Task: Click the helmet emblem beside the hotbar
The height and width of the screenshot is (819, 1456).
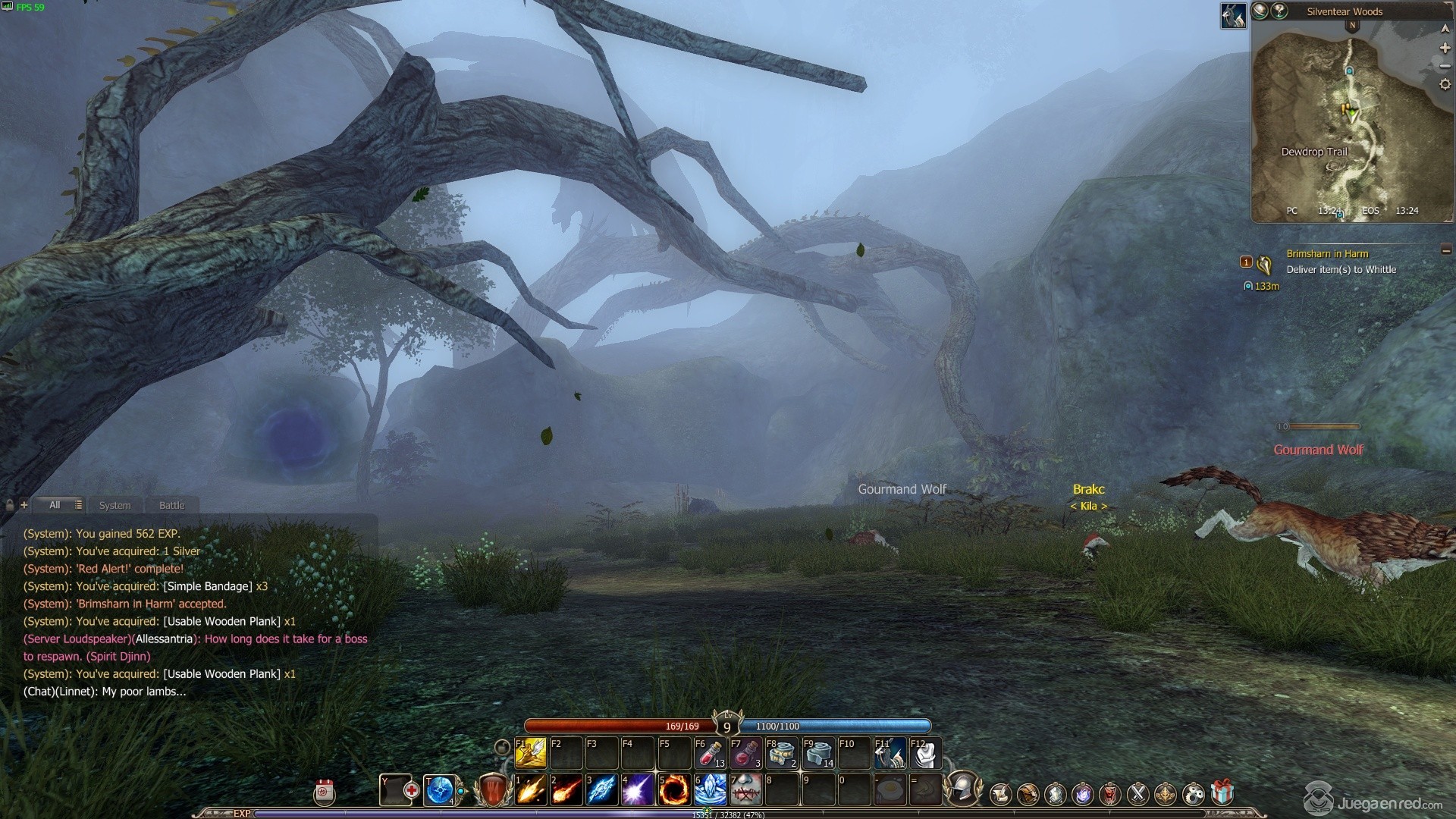Action: point(962,789)
